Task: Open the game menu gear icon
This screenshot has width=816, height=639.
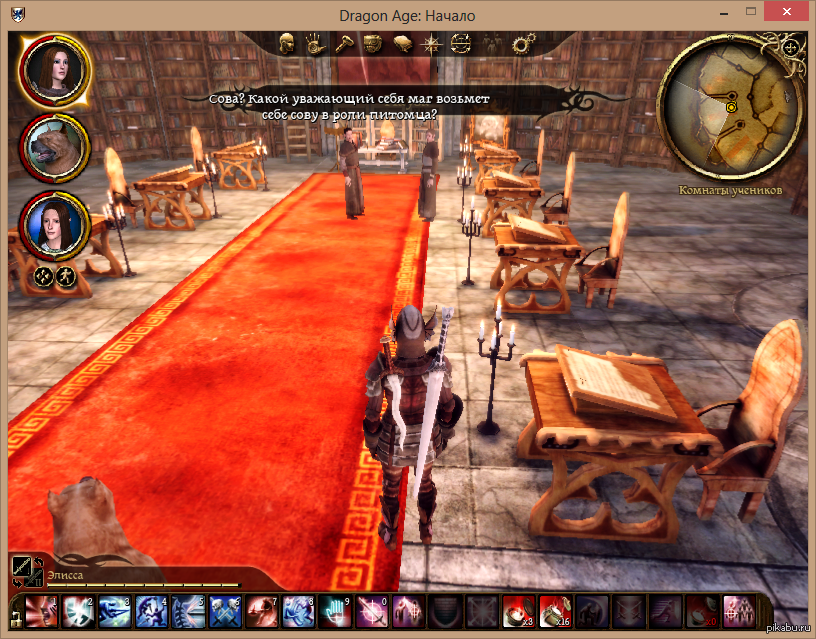Action: click(521, 43)
